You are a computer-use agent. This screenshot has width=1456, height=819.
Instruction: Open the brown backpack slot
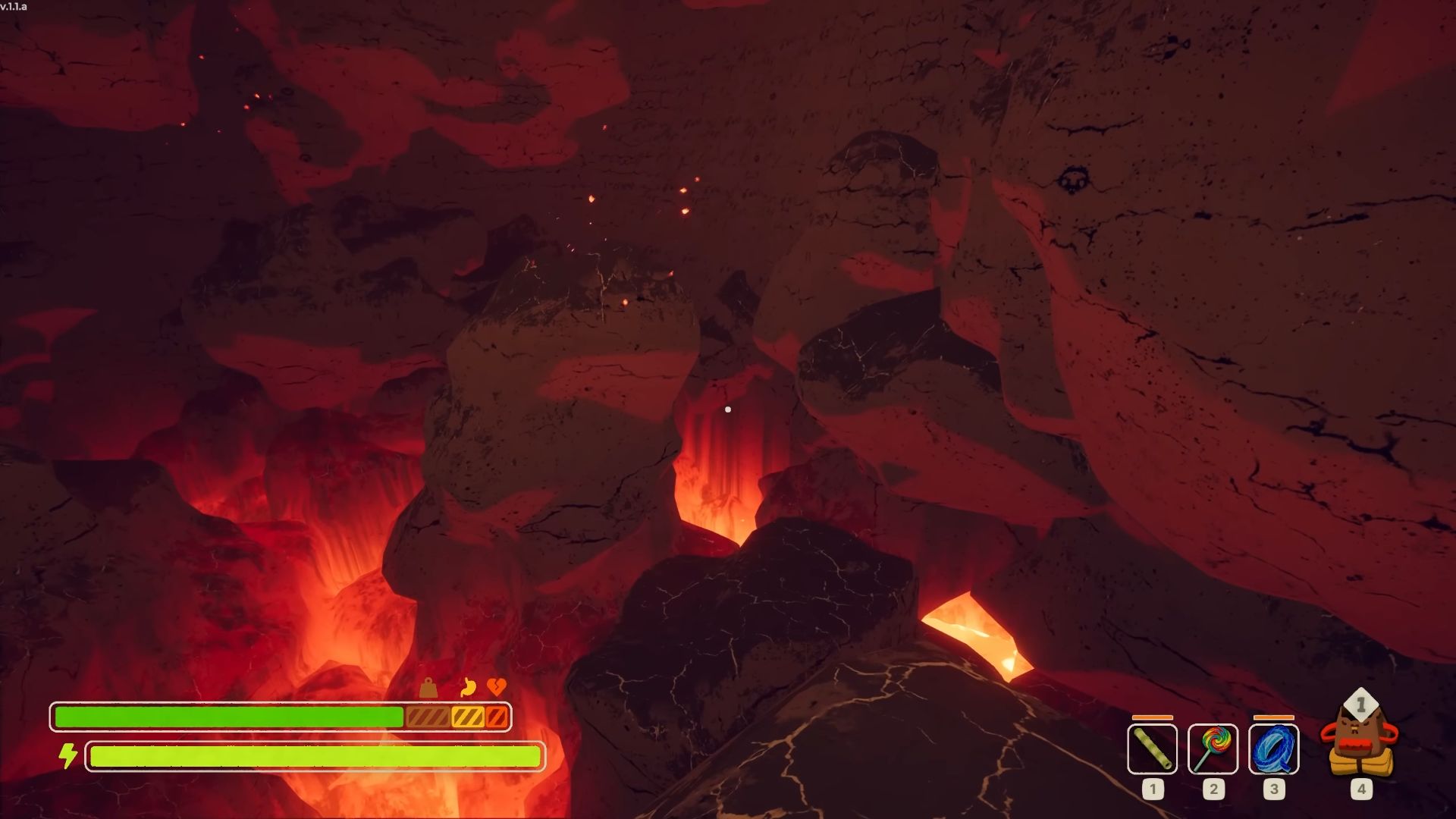1360,741
